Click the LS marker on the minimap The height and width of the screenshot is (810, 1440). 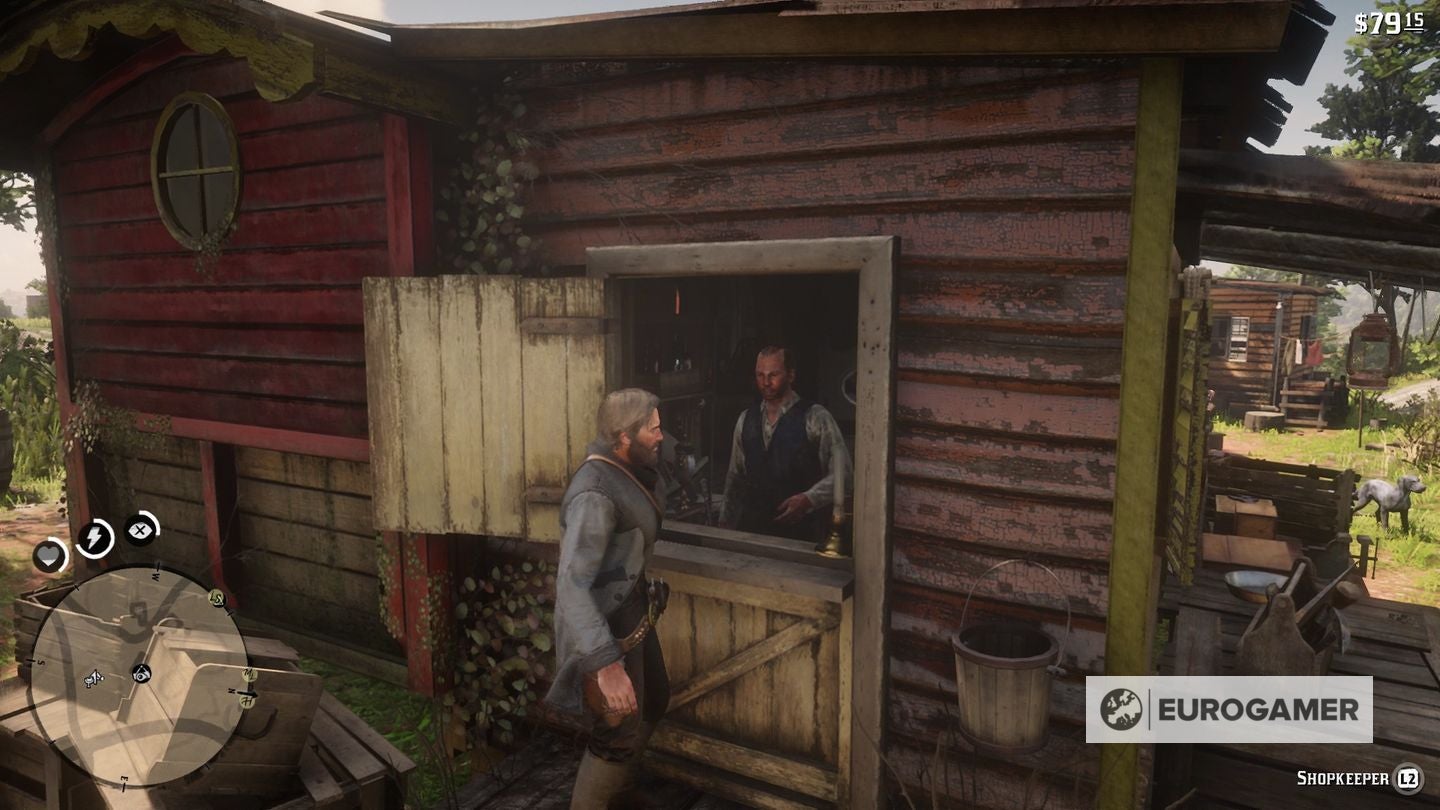pos(217,599)
